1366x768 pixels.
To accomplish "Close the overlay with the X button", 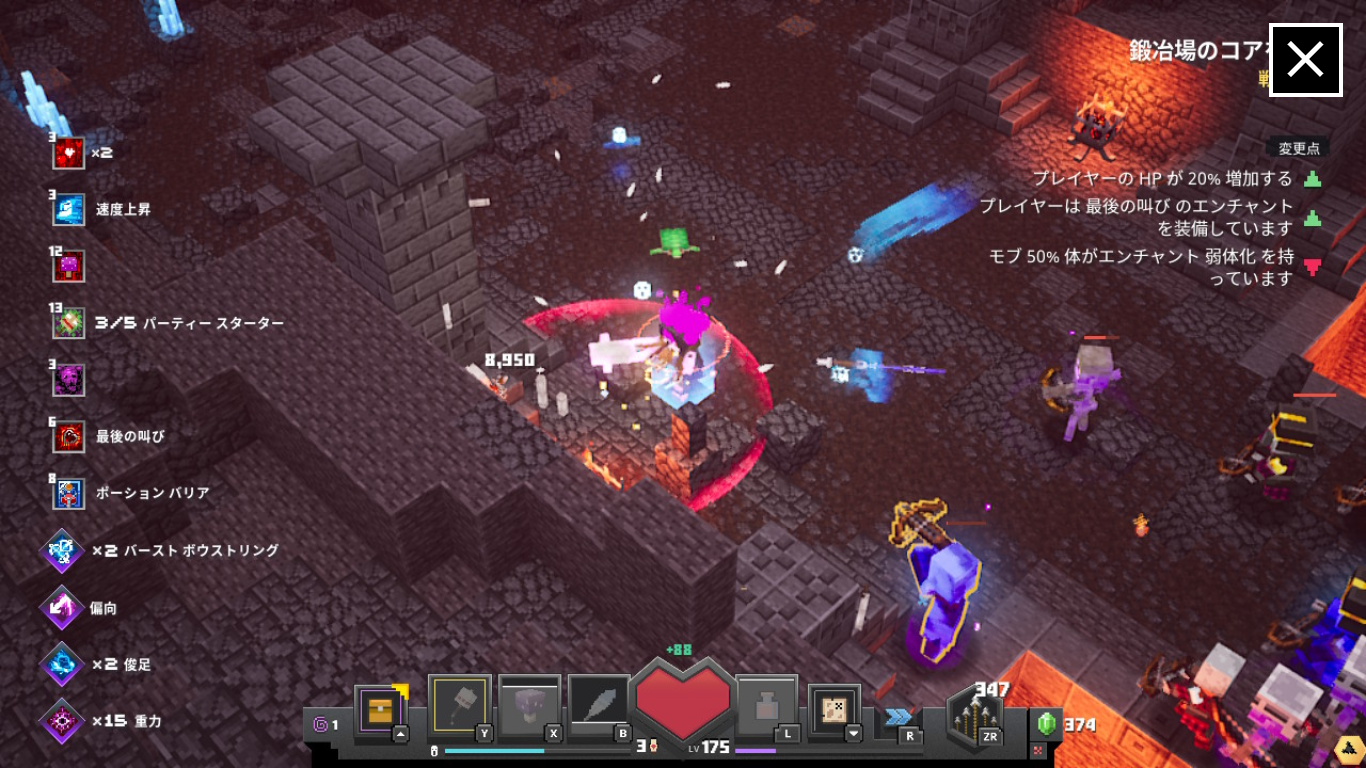I will 1305,60.
